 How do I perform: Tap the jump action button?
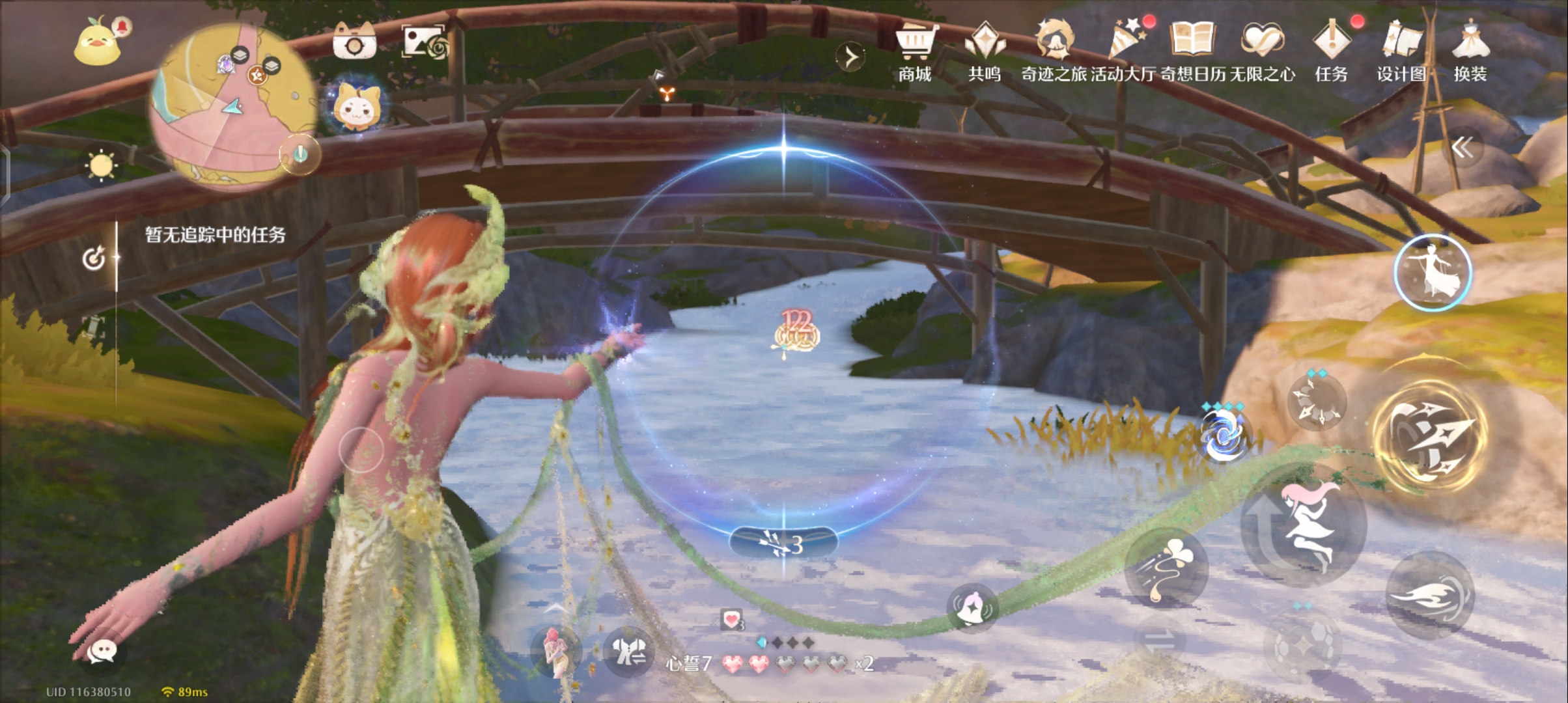click(1304, 524)
